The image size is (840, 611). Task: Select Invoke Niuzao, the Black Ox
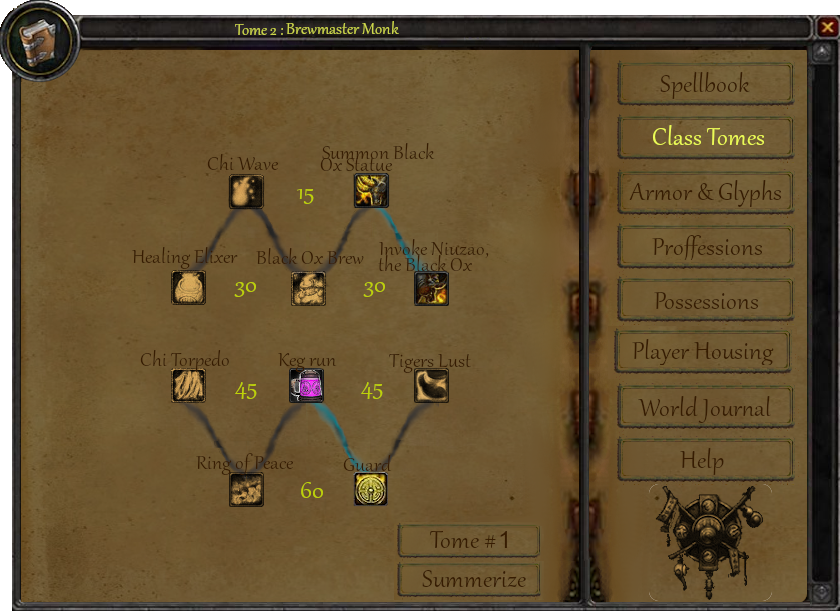pos(432,288)
